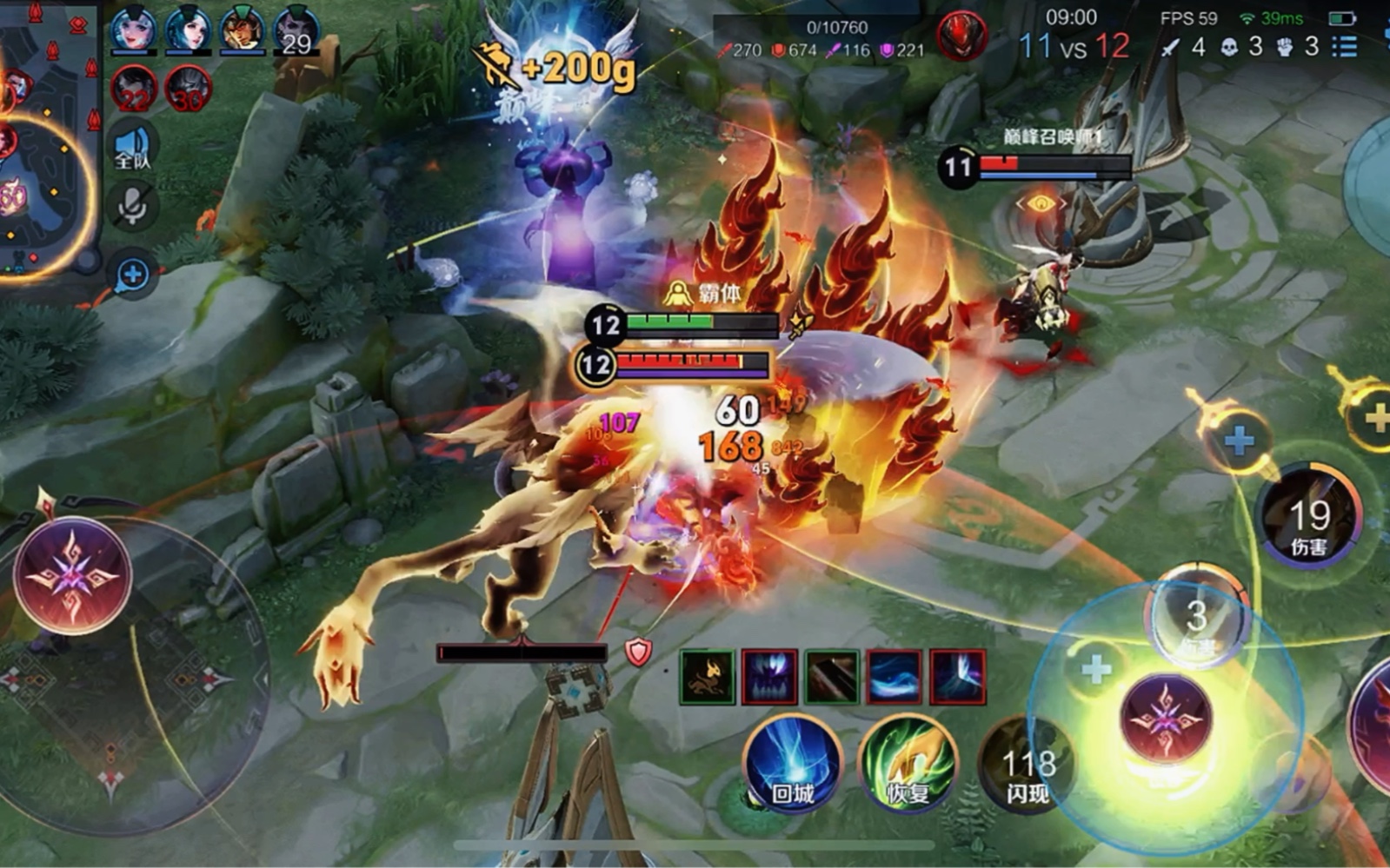Unmute the crossed-out microphone button
This screenshot has height=868, width=1390.
click(x=133, y=206)
